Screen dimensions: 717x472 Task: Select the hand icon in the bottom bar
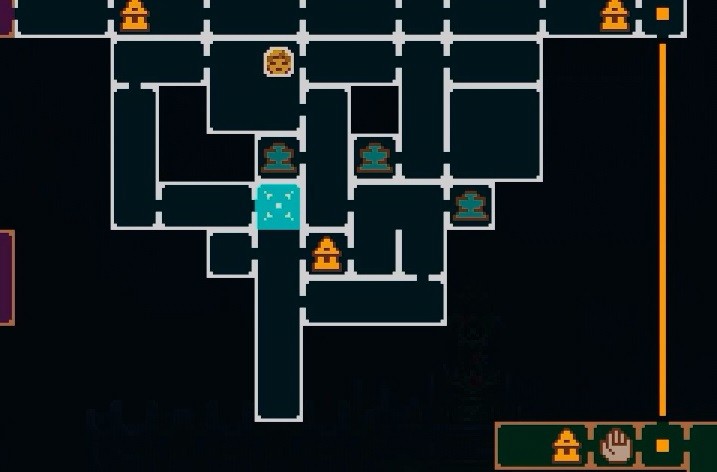615,445
